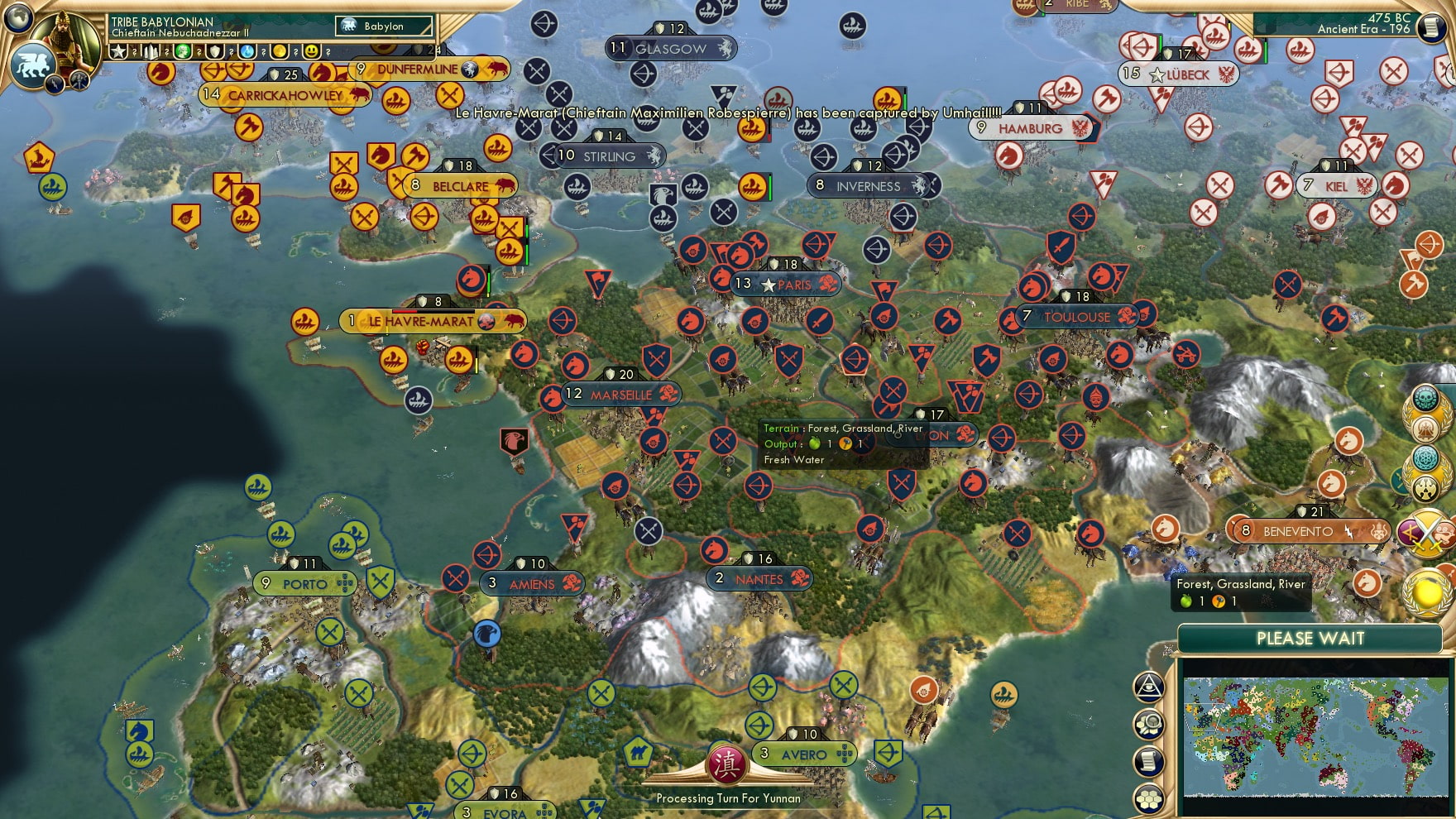Toggle strategic view with the eye pyramid

coord(1148,687)
